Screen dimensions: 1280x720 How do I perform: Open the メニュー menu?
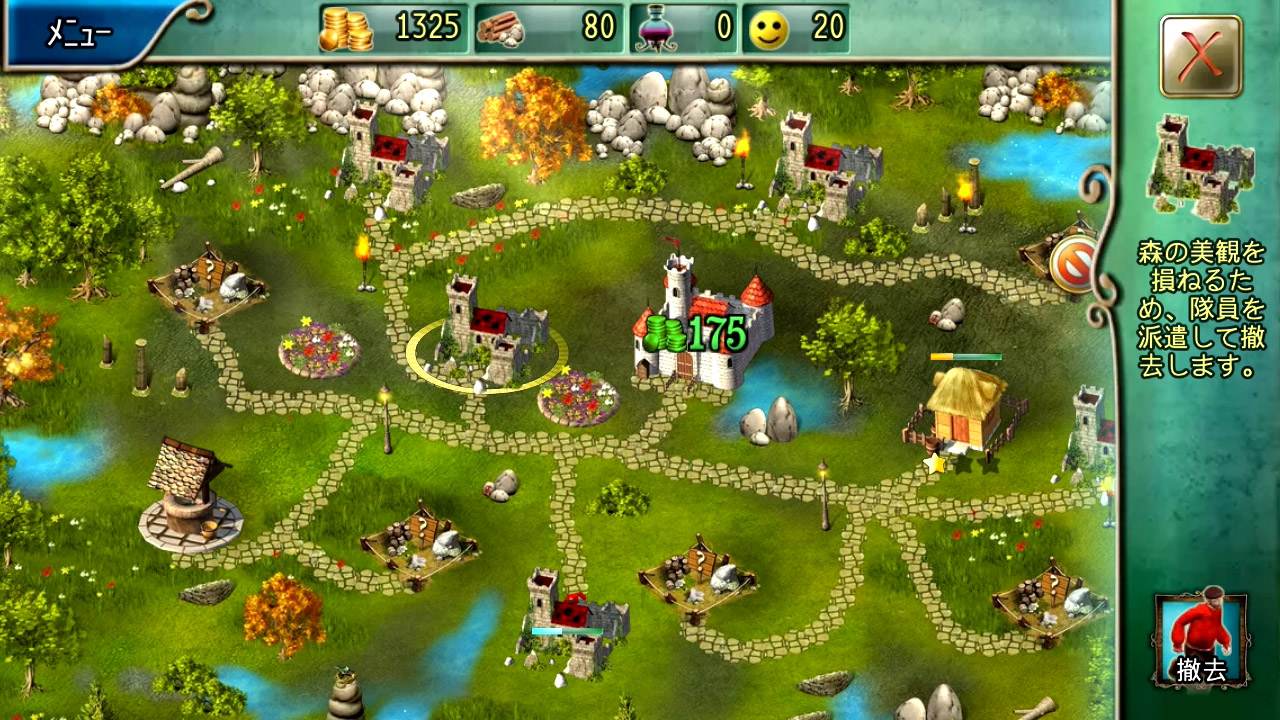[80, 33]
